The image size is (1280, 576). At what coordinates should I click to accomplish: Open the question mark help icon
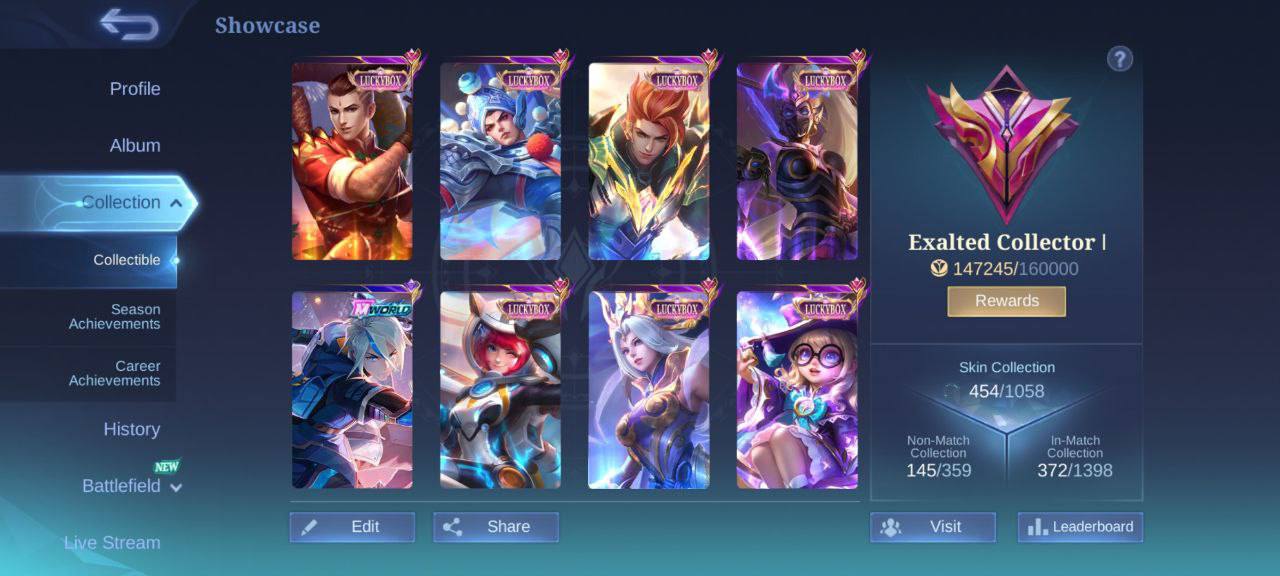(1119, 59)
